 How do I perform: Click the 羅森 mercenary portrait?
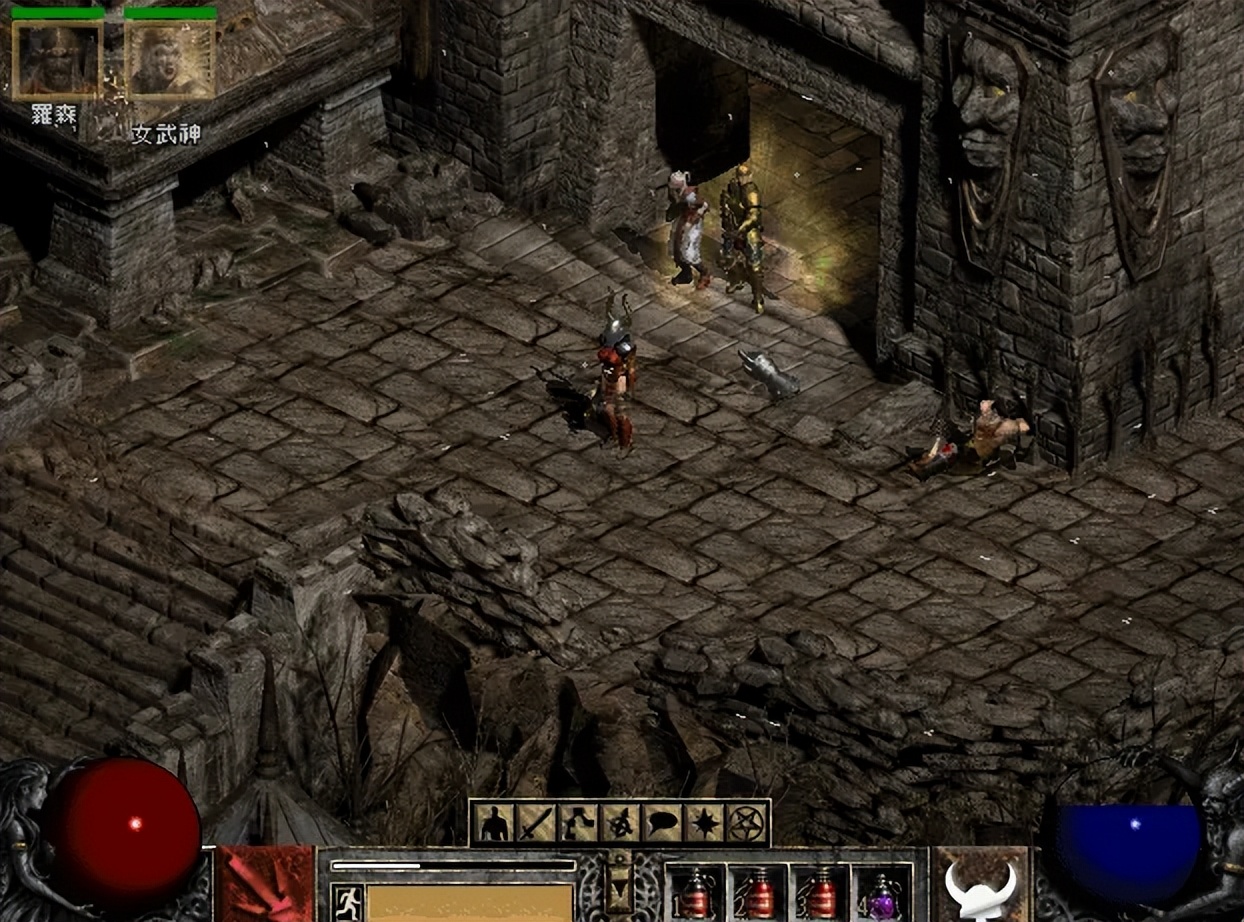click(57, 60)
